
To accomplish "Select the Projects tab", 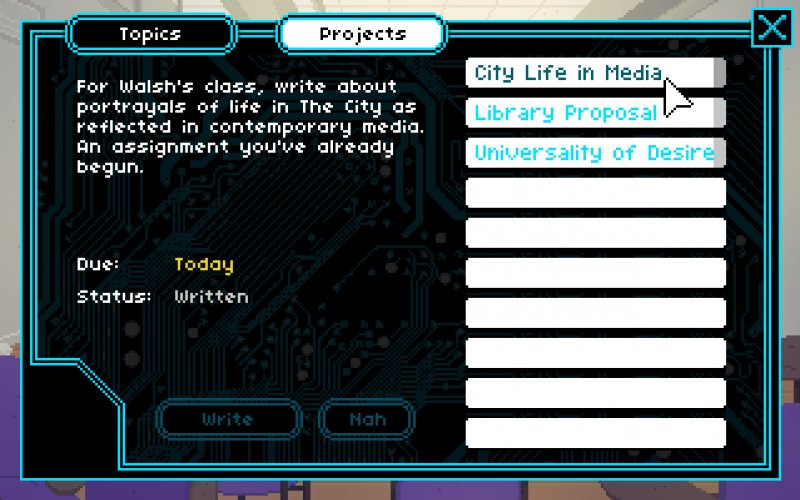I will point(361,34).
